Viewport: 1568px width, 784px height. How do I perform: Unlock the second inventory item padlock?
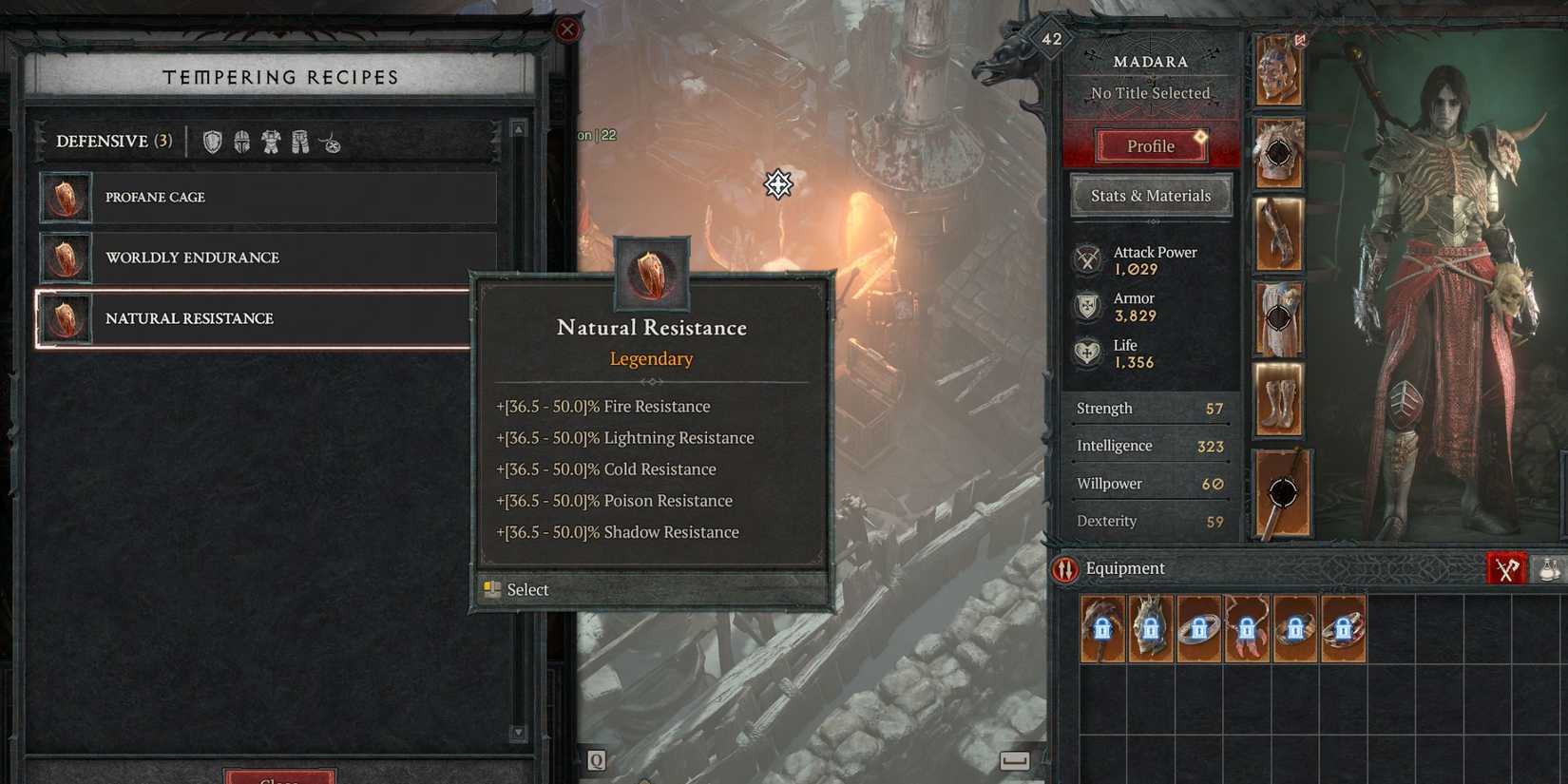[x=1151, y=629]
